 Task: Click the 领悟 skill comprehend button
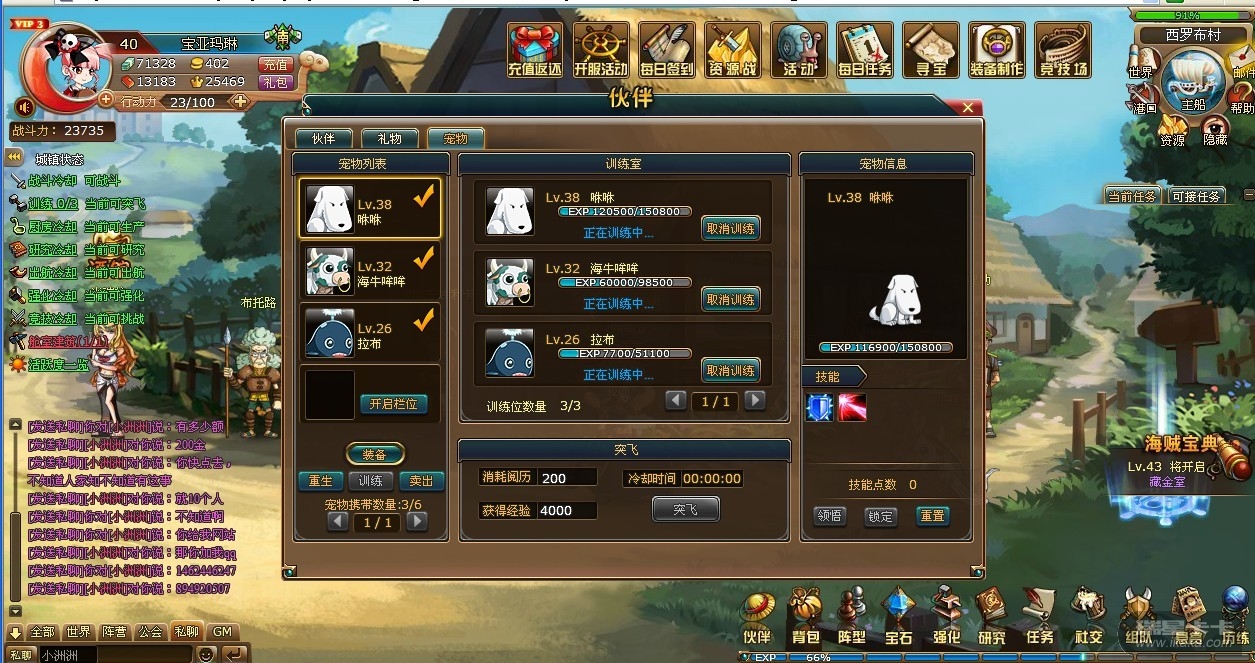pyautogui.click(x=829, y=516)
